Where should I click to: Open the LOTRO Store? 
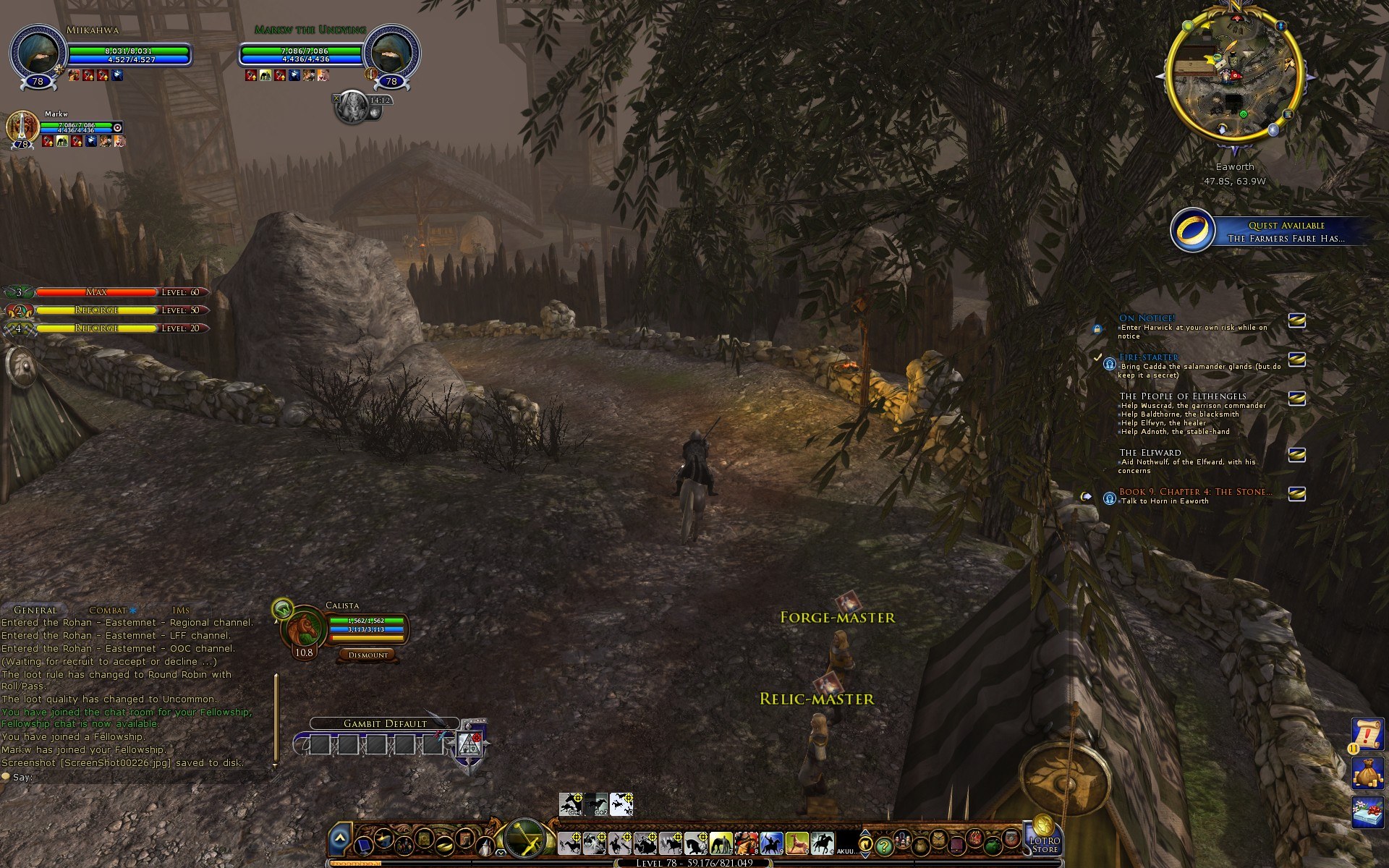[1044, 839]
